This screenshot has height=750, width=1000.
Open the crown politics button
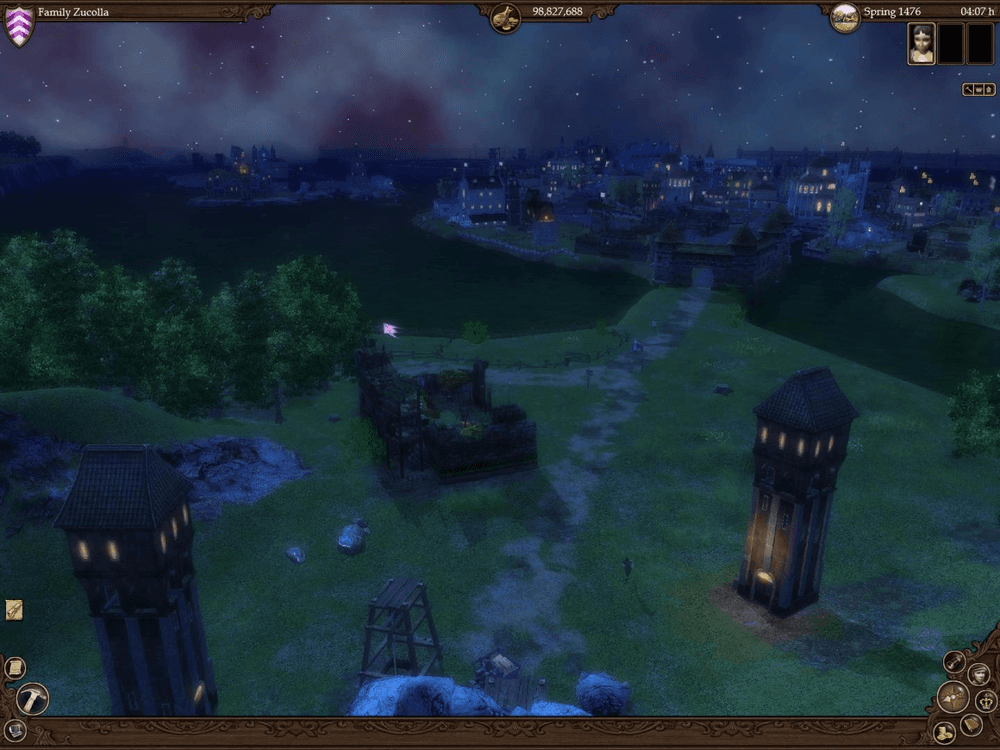tap(984, 701)
